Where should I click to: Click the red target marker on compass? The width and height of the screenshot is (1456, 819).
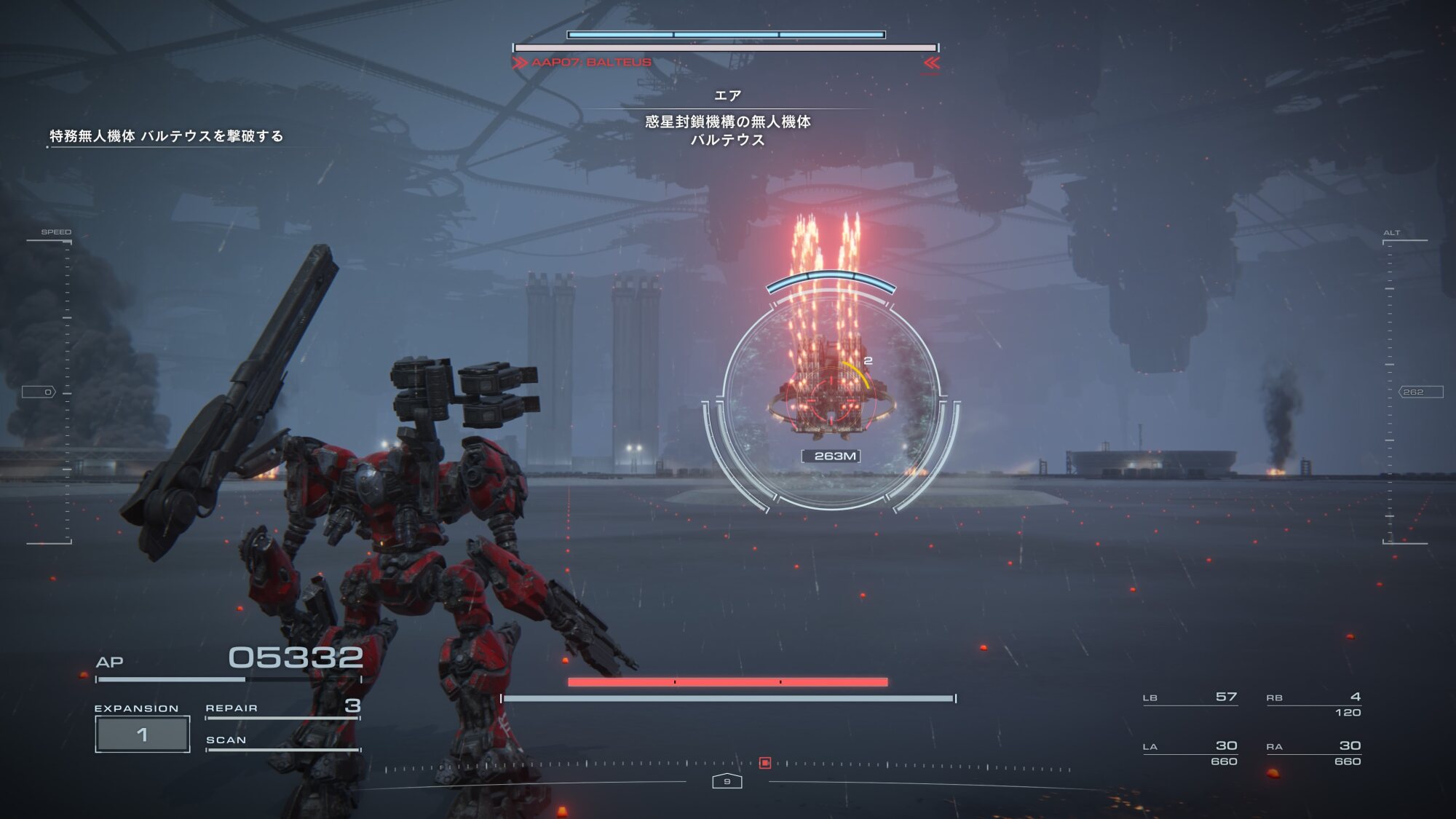765,763
